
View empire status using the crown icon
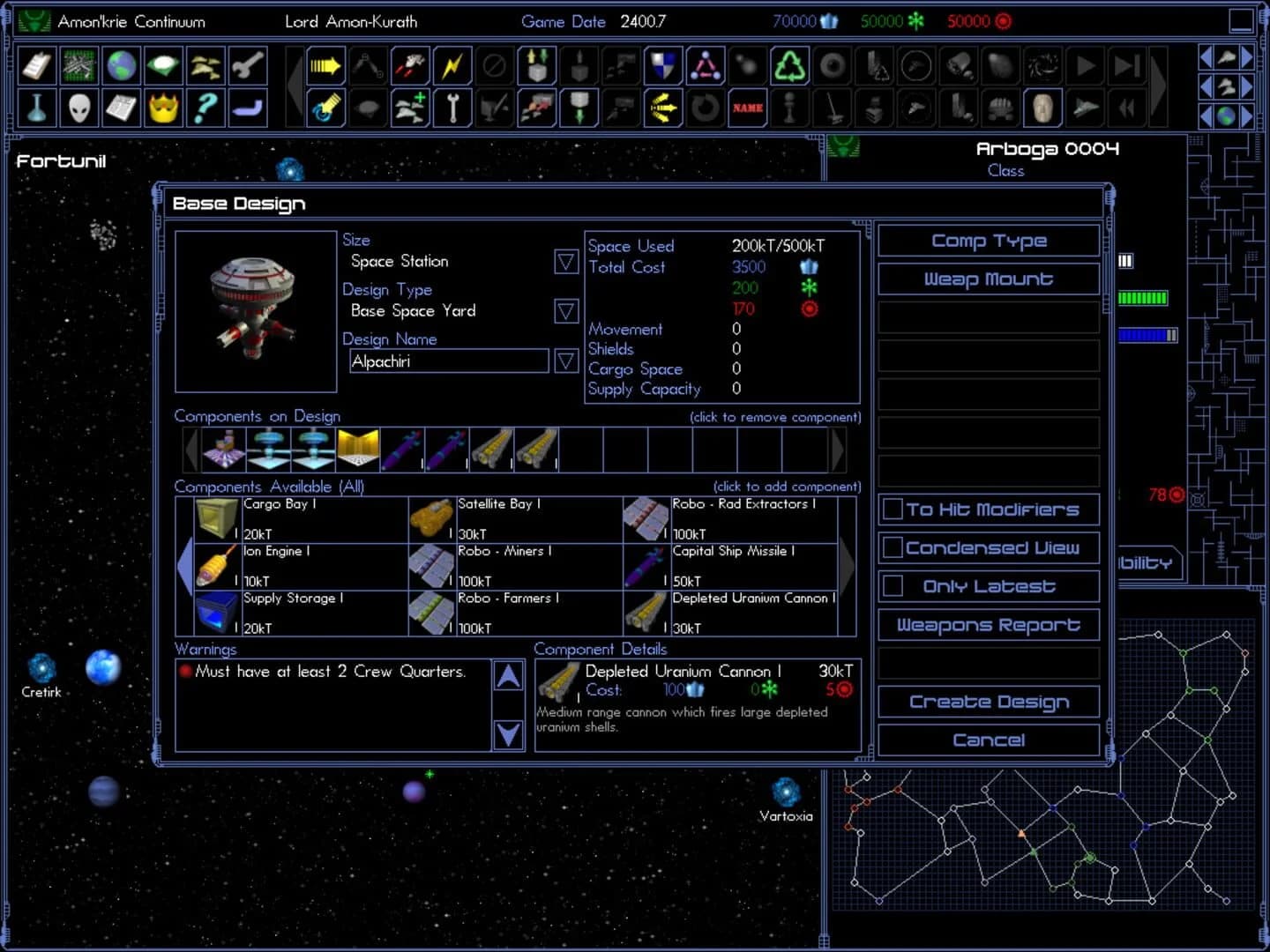tap(163, 108)
